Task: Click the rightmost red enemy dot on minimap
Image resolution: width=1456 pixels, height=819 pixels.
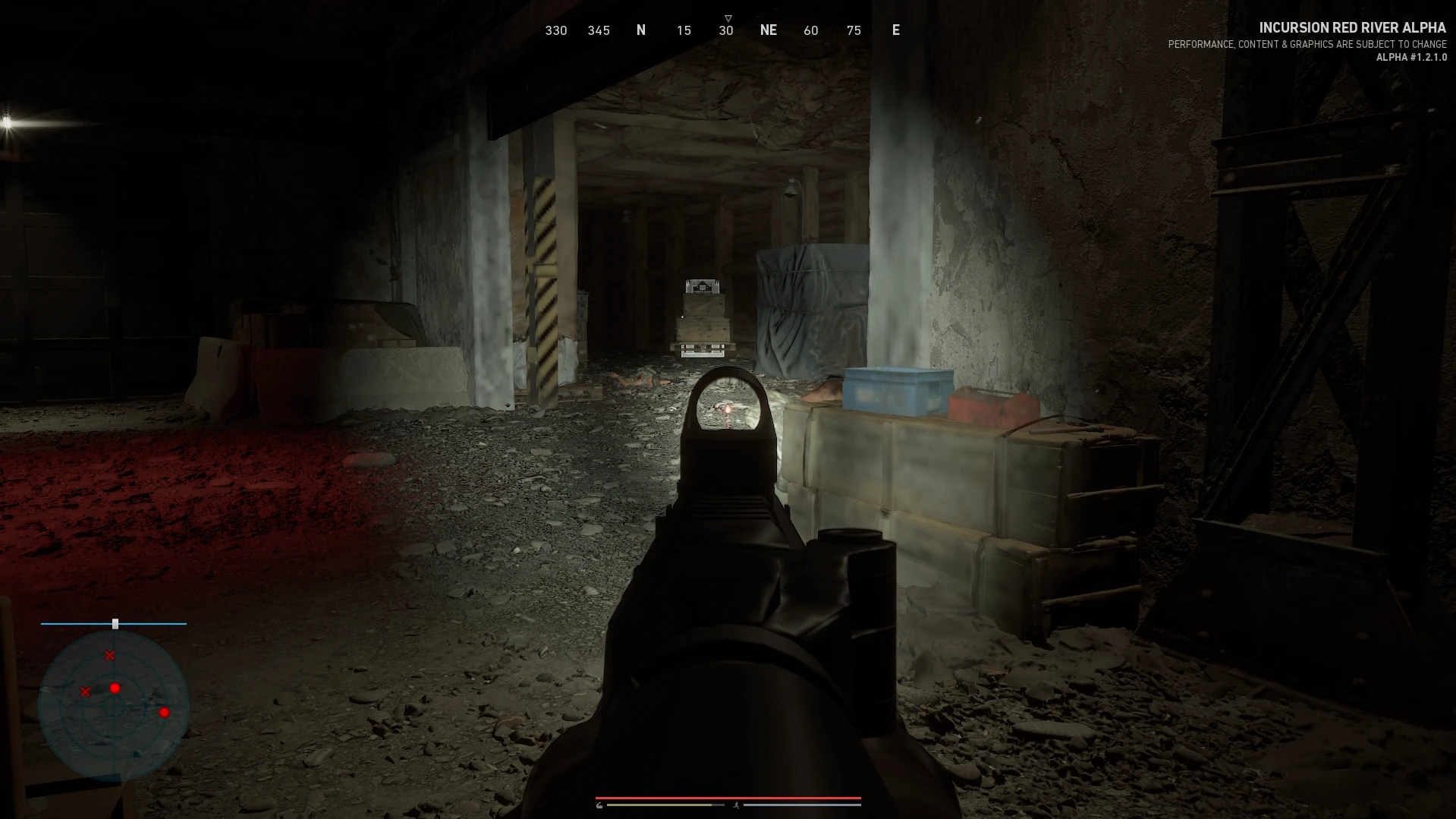Action: (x=164, y=713)
